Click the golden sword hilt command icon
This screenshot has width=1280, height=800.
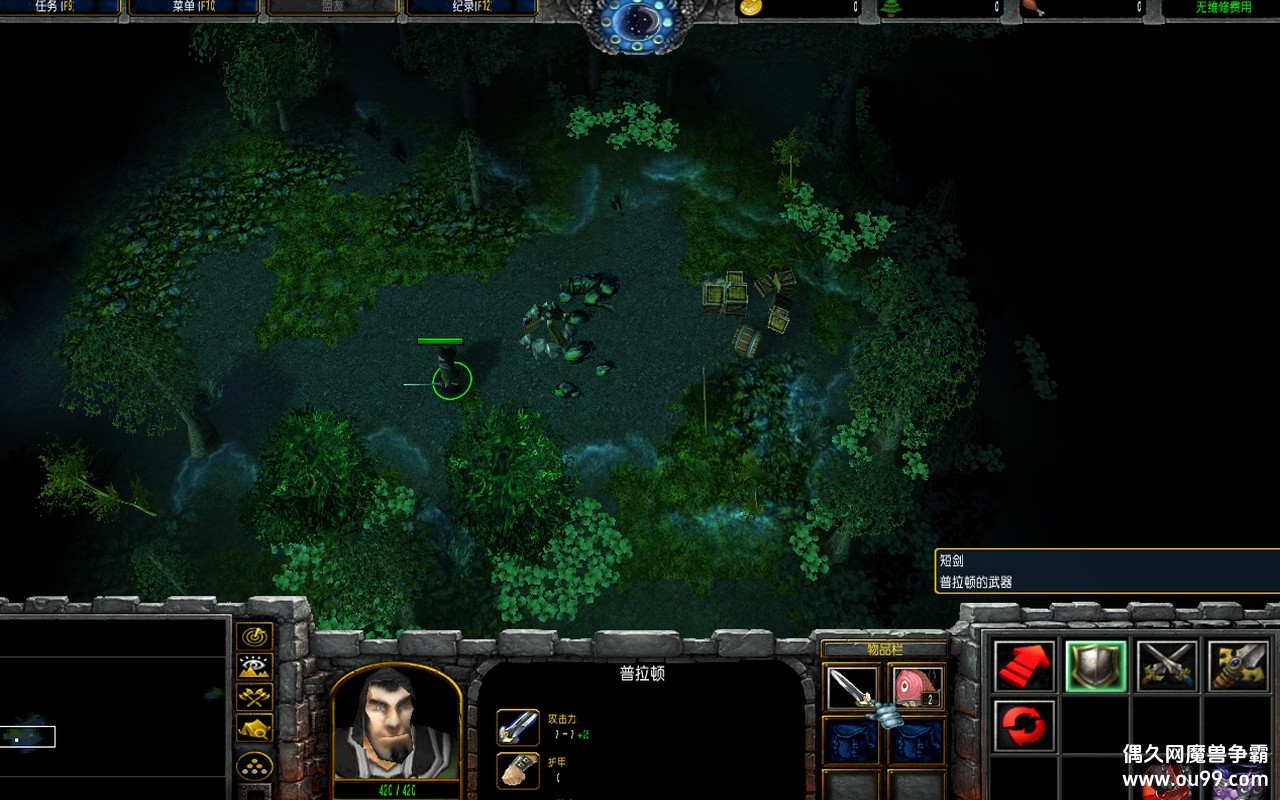(1238, 667)
